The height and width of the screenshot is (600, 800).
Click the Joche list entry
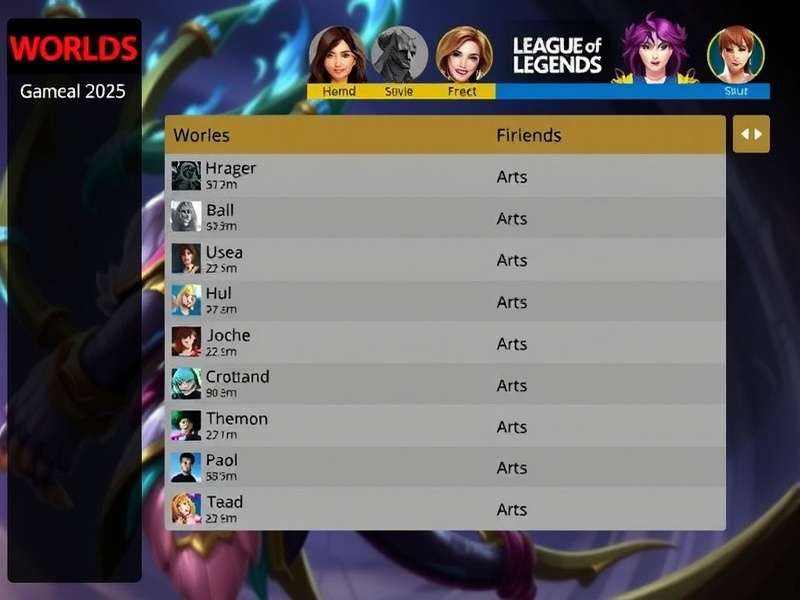click(445, 343)
